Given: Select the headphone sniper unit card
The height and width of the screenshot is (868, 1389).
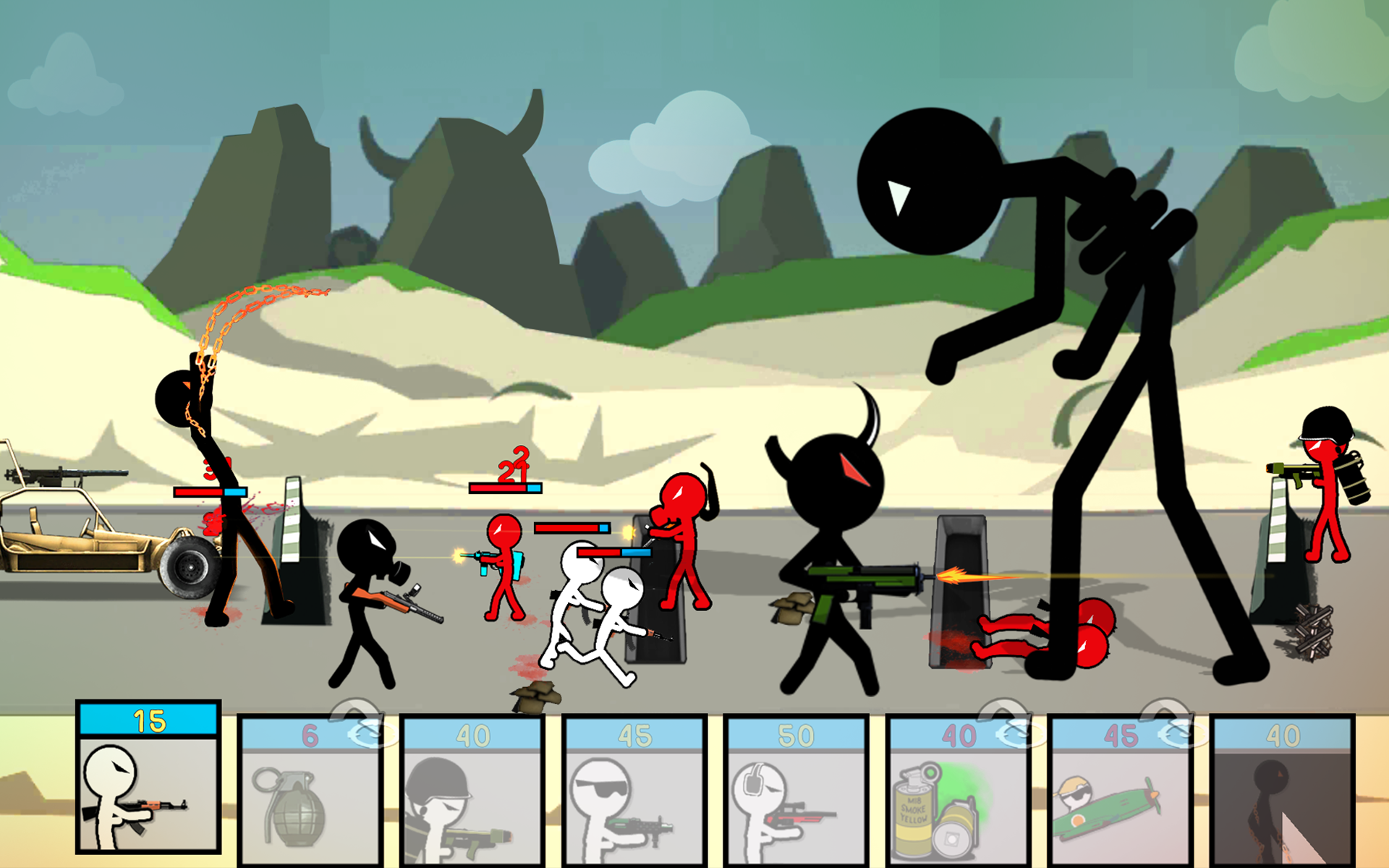Looking at the screenshot, I should point(796,790).
